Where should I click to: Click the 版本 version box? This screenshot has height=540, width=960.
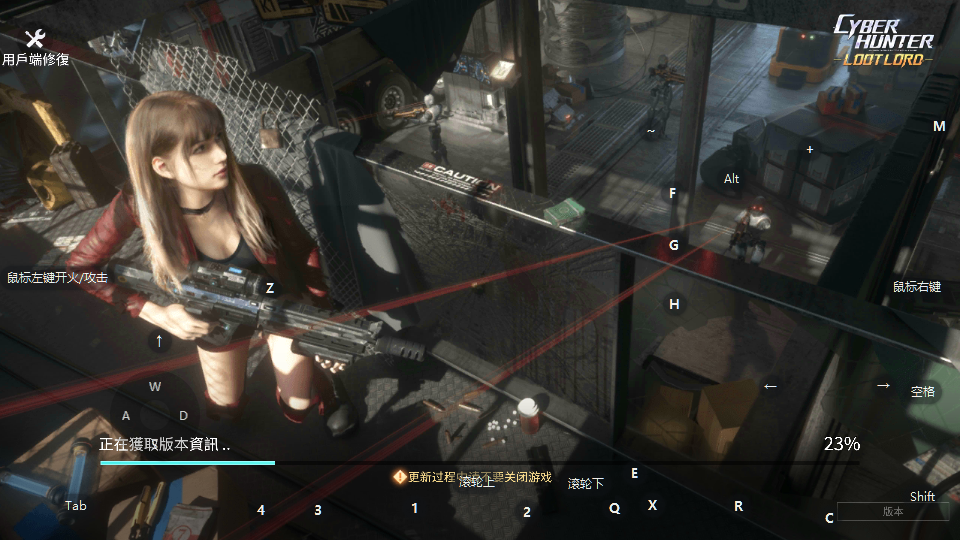(893, 512)
